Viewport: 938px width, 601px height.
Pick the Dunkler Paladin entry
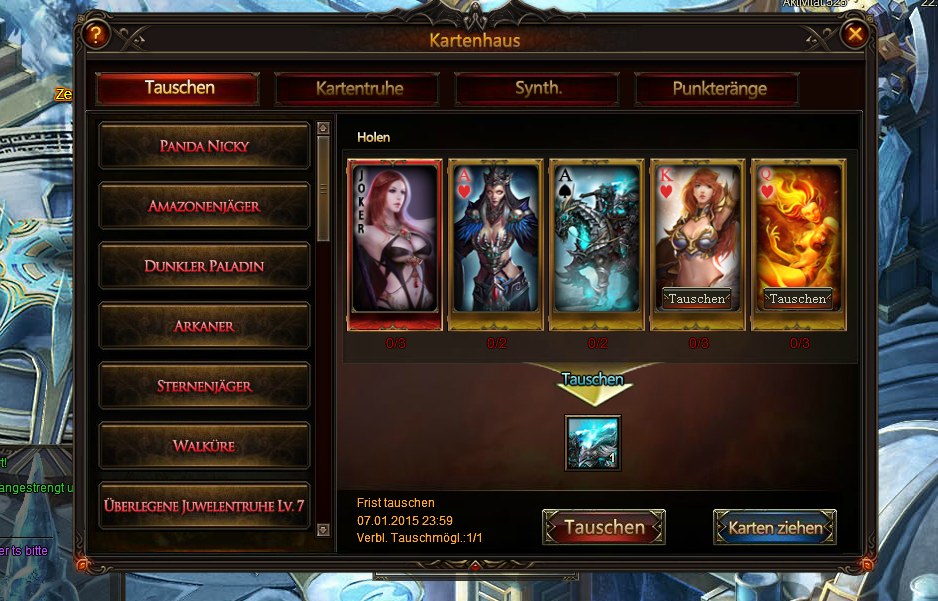coord(205,266)
